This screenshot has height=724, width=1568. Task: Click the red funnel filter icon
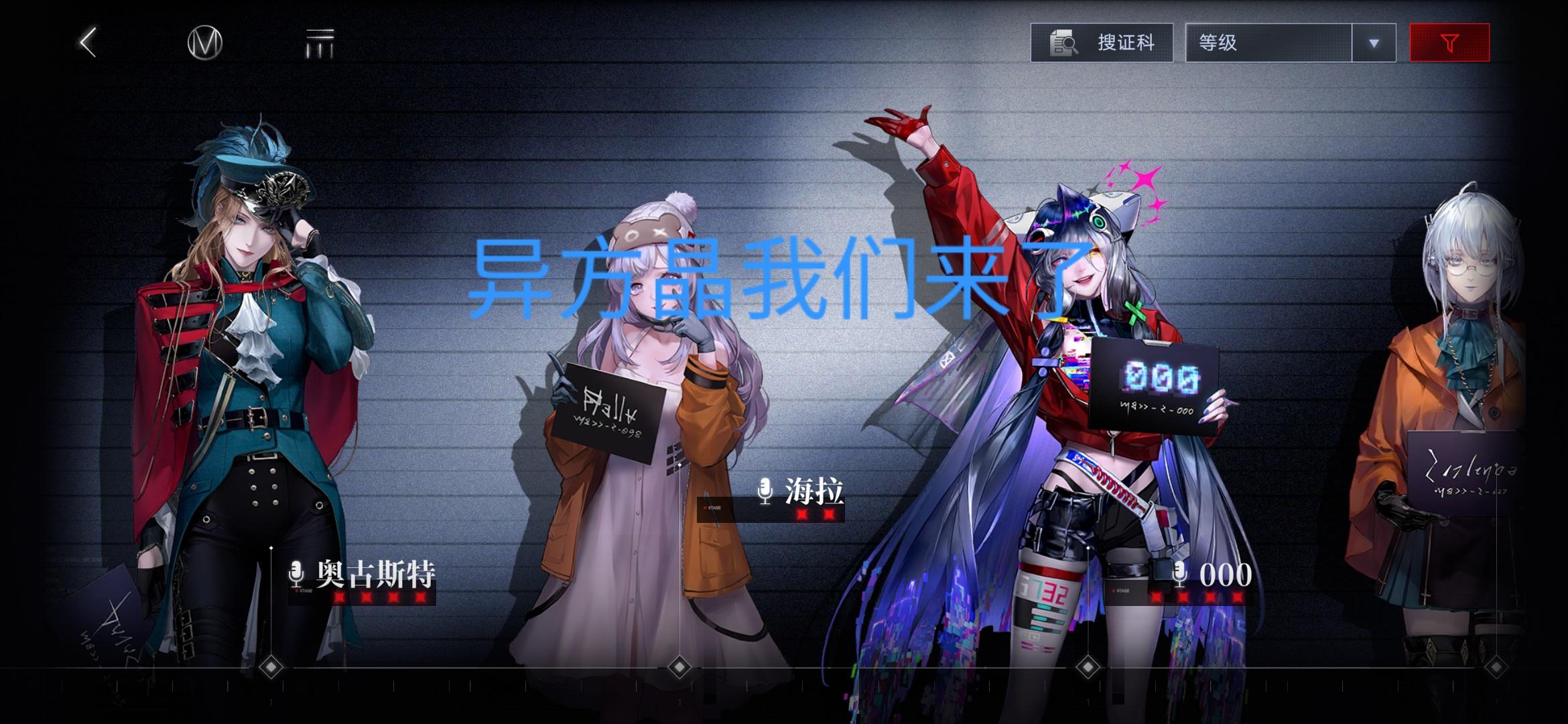click(1449, 42)
